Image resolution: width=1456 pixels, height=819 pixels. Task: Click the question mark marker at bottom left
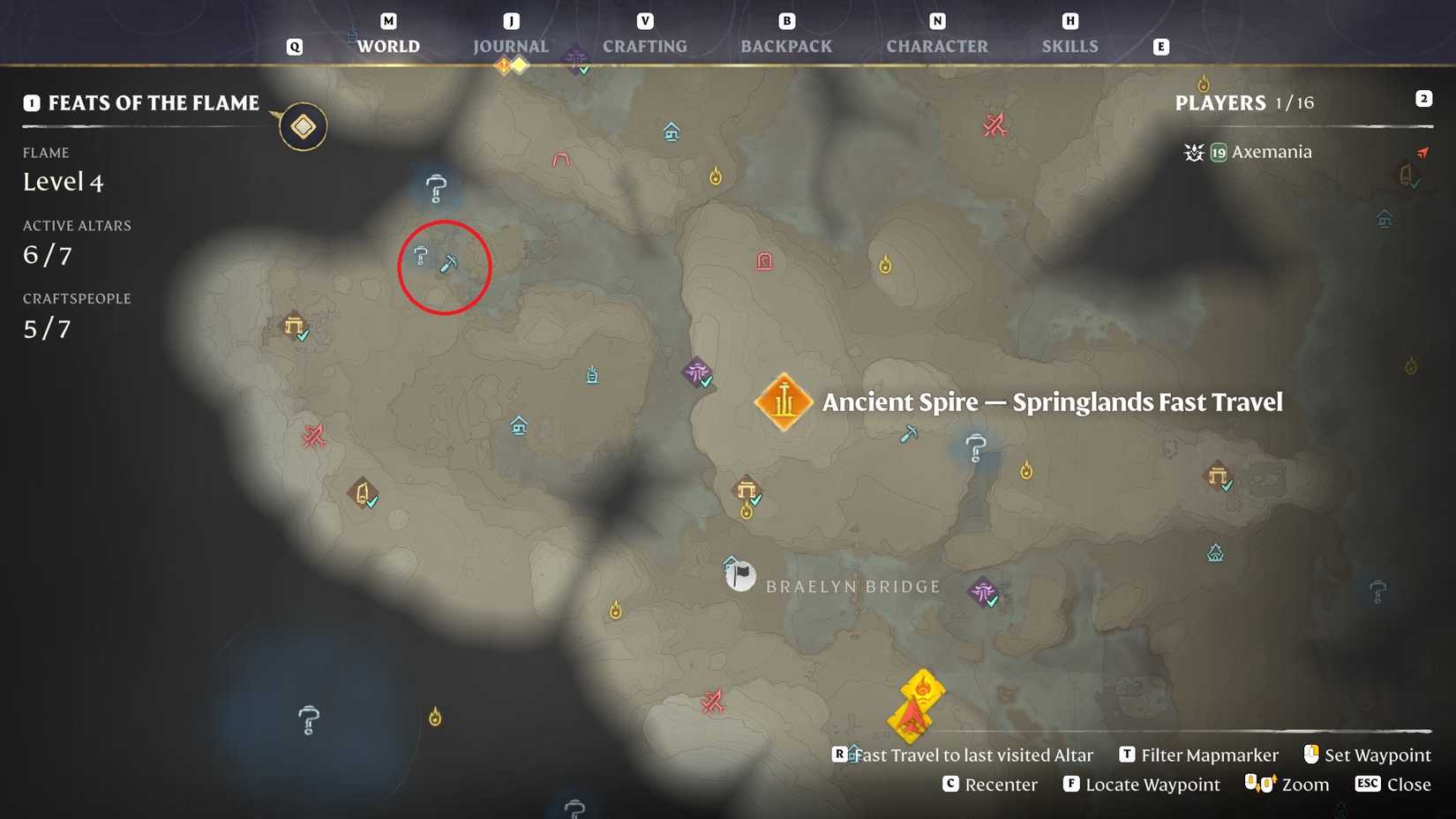tap(308, 719)
